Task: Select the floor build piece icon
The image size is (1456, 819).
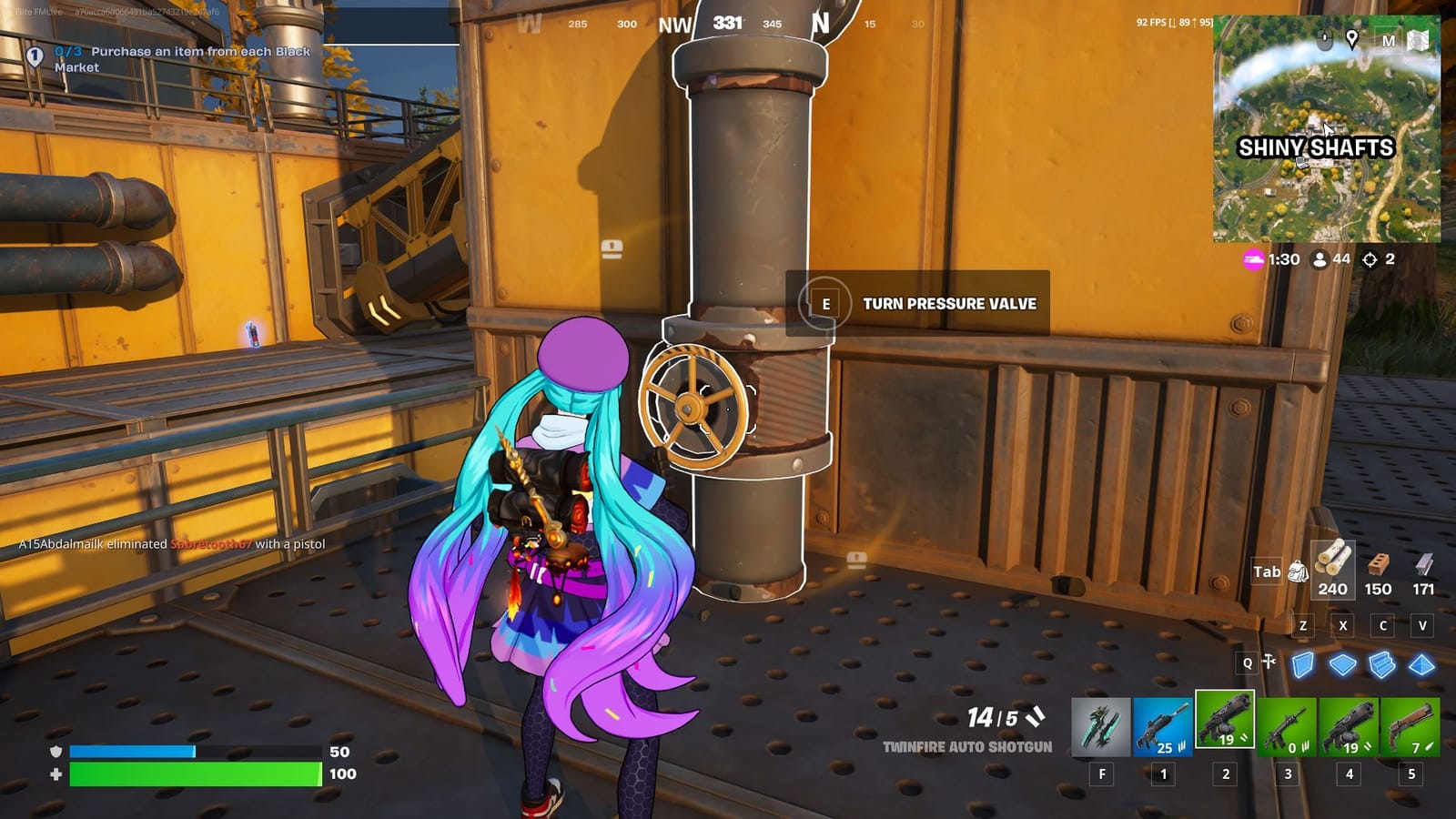Action: point(1341,664)
